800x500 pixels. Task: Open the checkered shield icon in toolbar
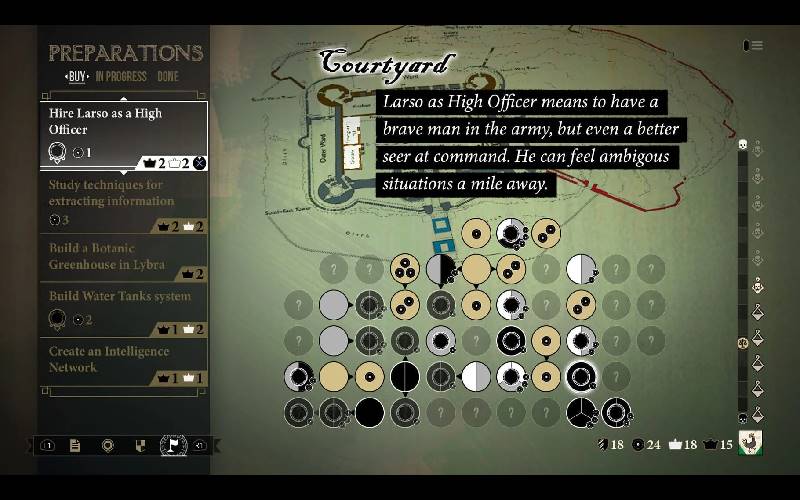(x=140, y=446)
